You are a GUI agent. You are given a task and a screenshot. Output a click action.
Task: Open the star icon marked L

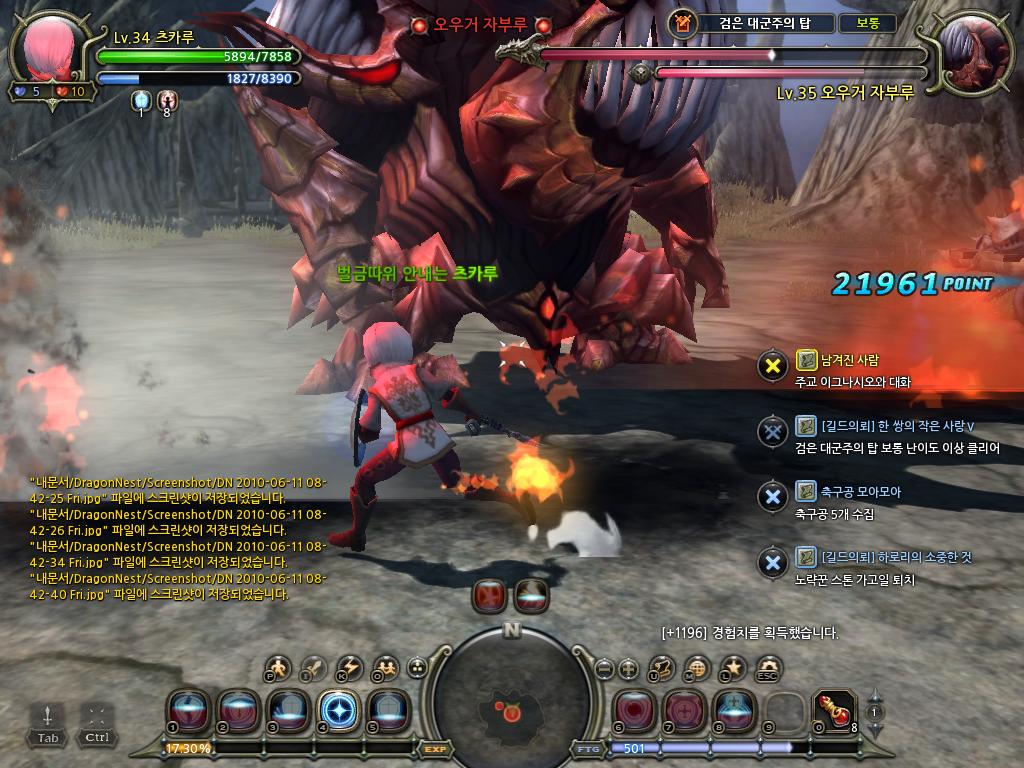[x=733, y=667]
